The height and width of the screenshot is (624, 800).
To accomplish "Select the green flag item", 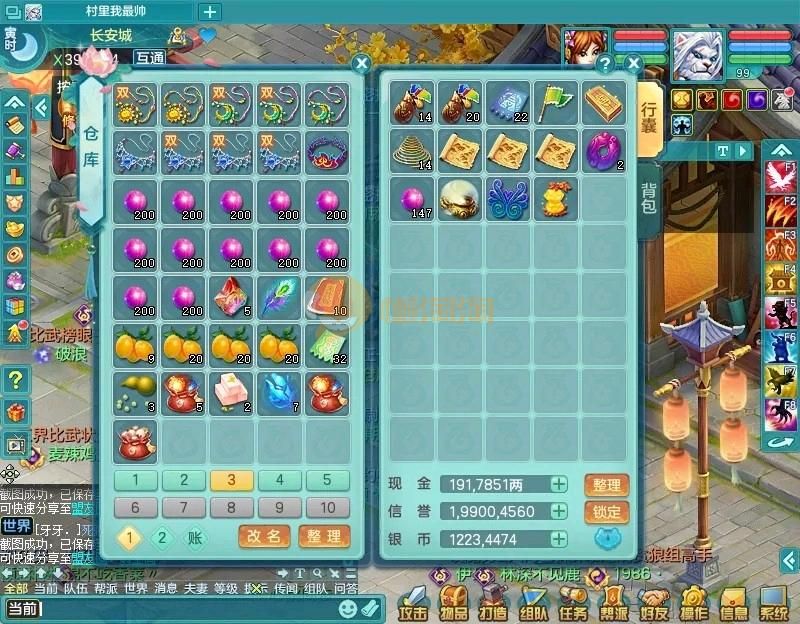I will (x=555, y=103).
